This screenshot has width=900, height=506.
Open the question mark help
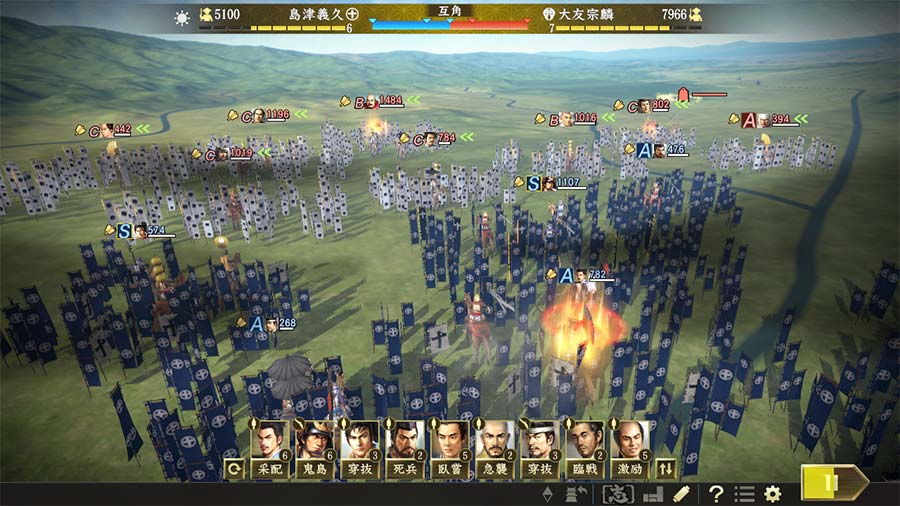click(716, 493)
